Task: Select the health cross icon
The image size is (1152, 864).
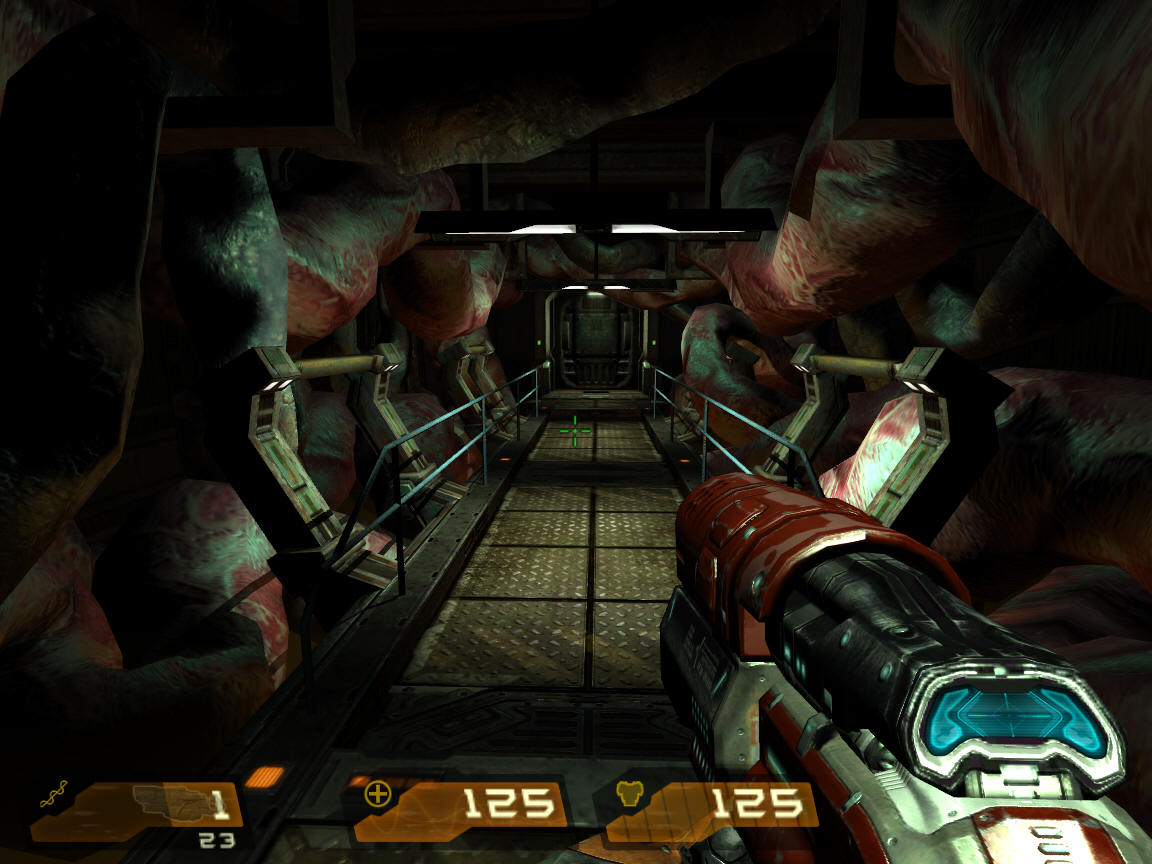Action: [378, 795]
